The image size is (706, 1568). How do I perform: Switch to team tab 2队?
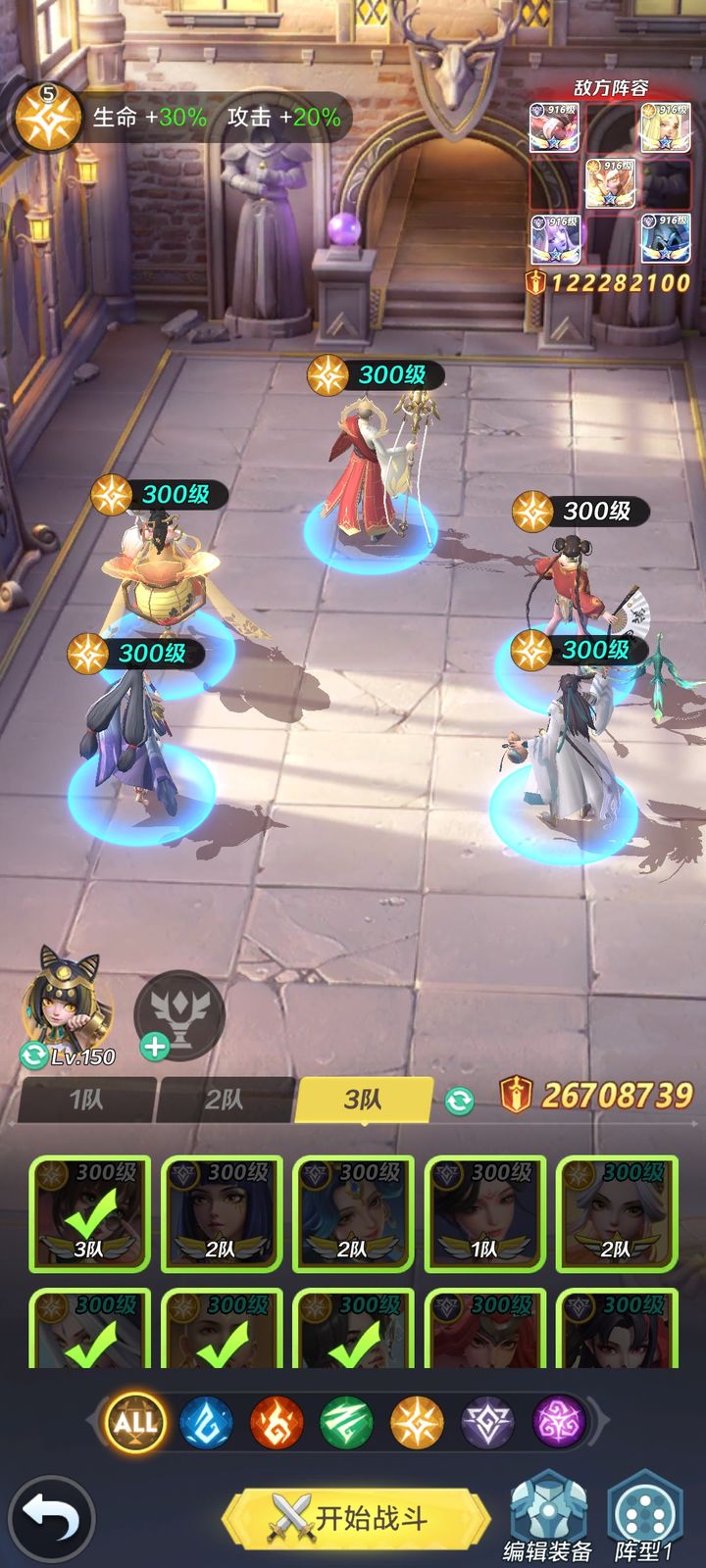[224, 1100]
